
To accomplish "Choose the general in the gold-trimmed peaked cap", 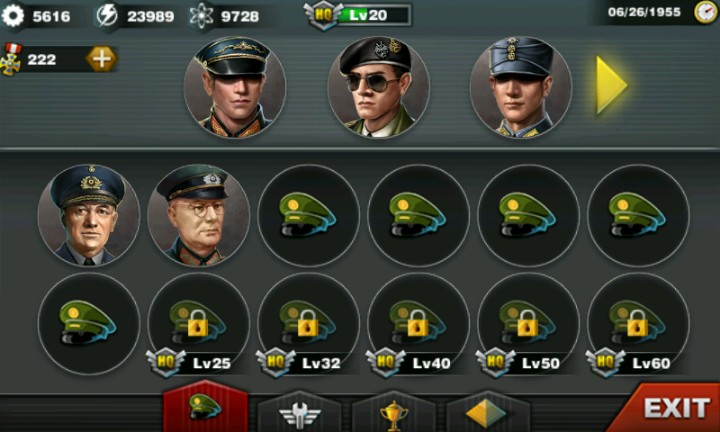I will click(x=235, y=87).
